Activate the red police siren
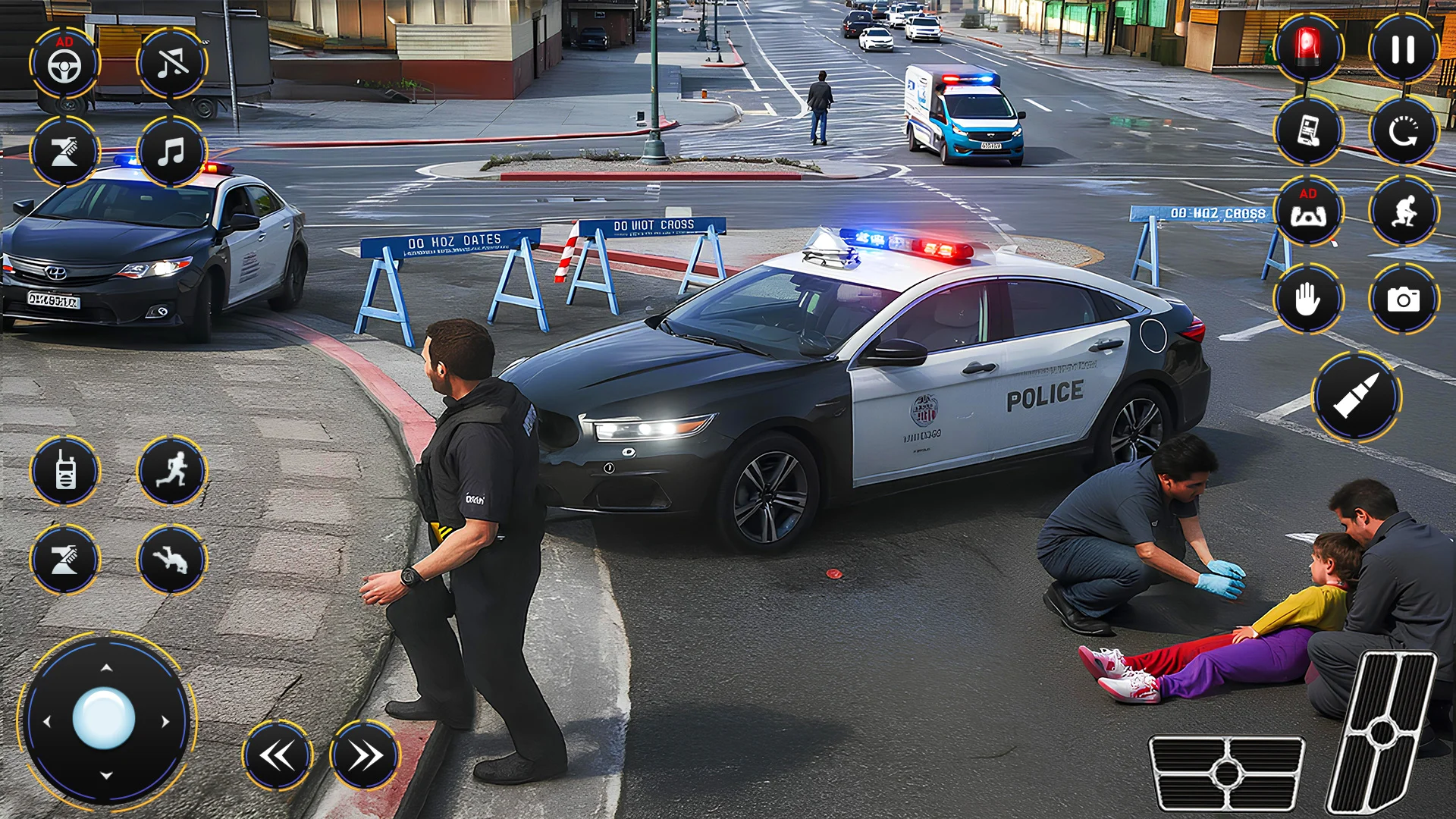This screenshot has width=1456, height=819. pyautogui.click(x=1307, y=49)
